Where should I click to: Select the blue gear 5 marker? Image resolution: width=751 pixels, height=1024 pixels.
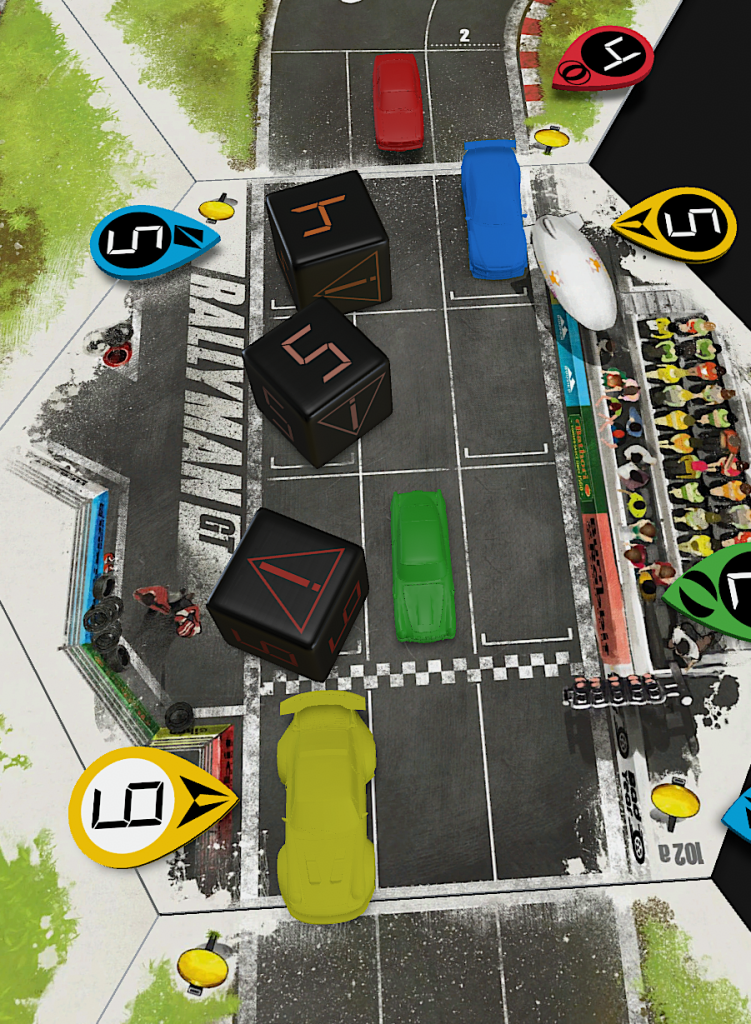(150, 241)
